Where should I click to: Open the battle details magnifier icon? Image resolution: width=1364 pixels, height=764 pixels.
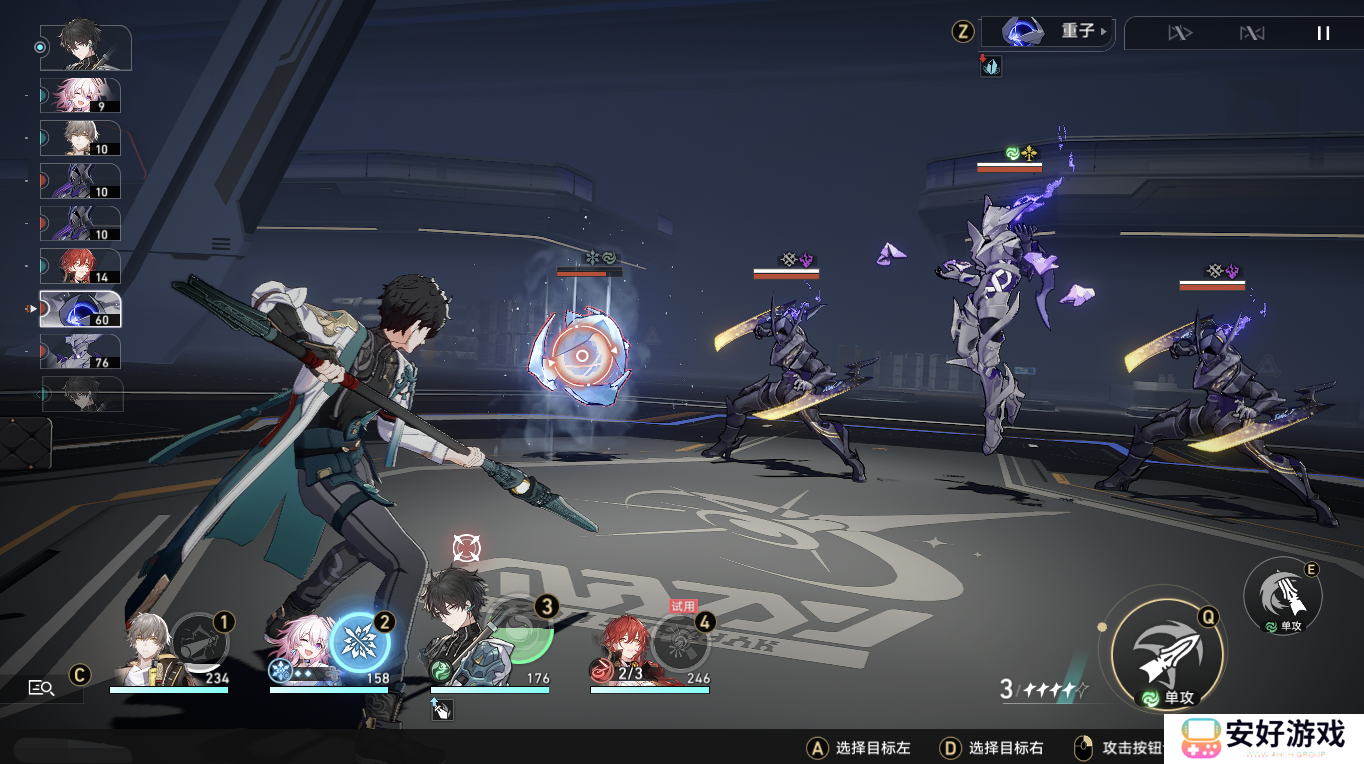pos(41,687)
